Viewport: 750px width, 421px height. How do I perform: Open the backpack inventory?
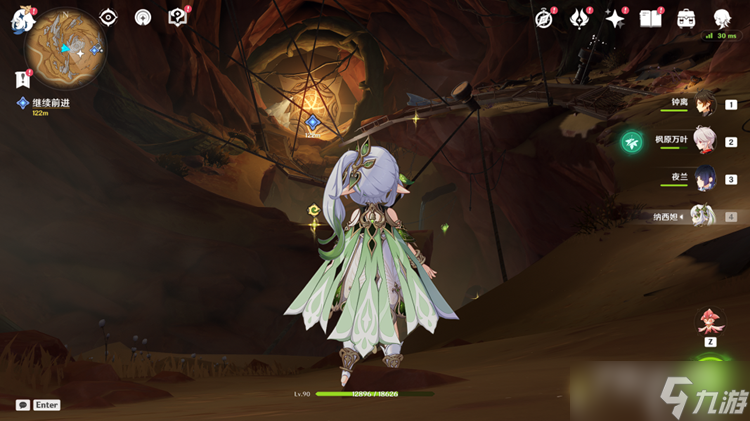(x=686, y=18)
